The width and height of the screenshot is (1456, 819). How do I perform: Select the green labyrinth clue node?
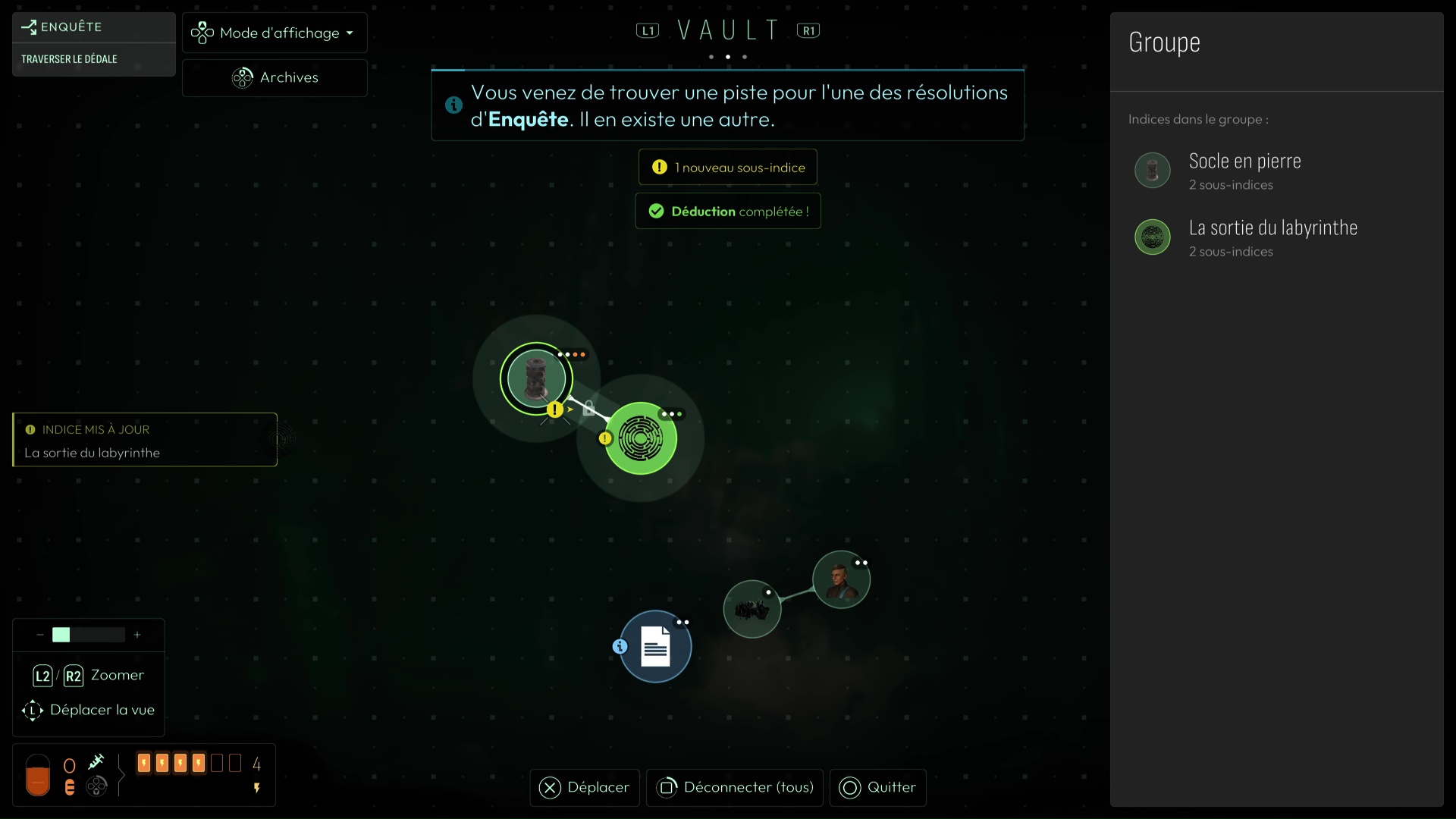pos(641,438)
